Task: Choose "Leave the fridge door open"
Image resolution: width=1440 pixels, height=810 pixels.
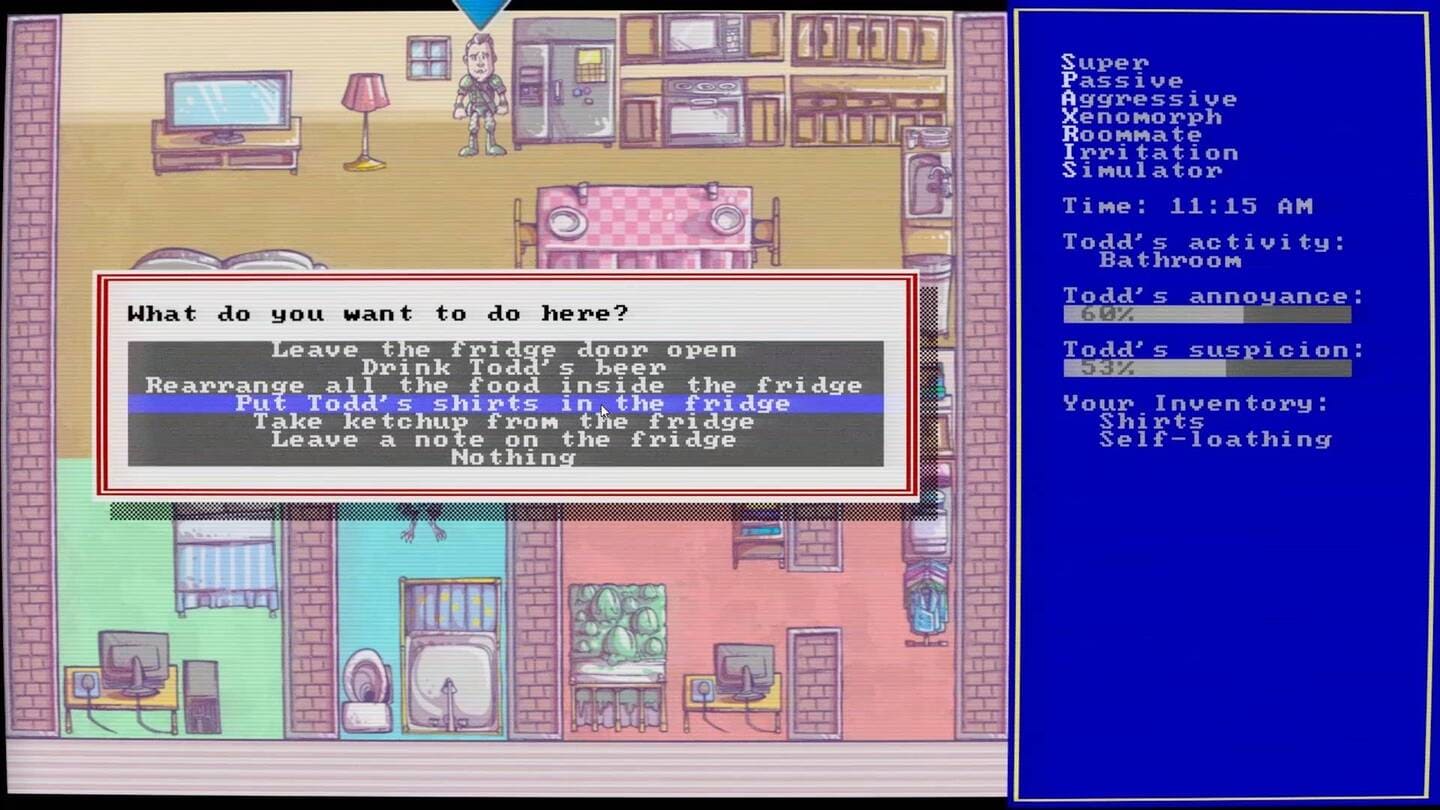Action: tap(504, 350)
